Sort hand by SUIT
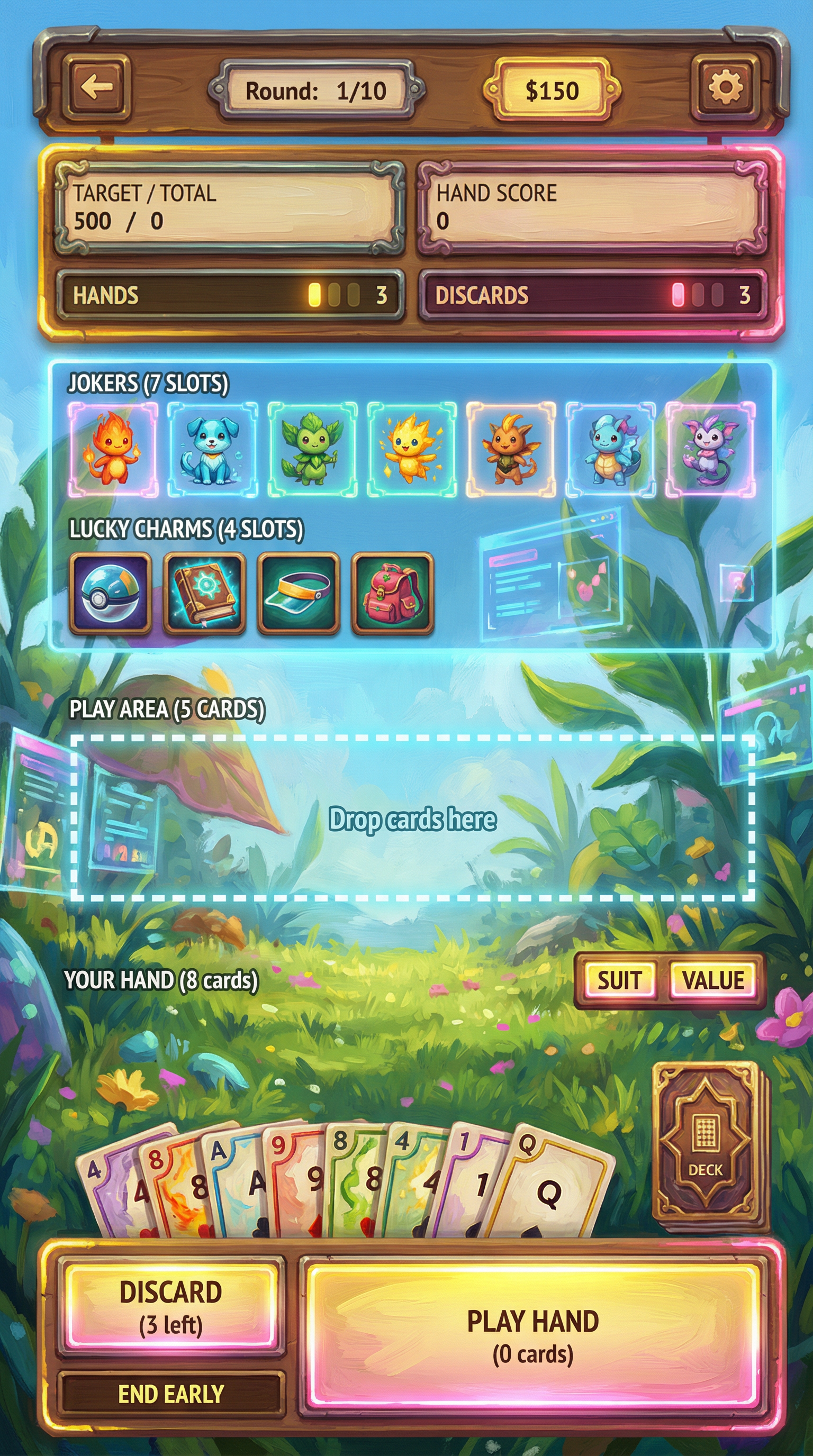The width and height of the screenshot is (813, 1456). tap(619, 980)
